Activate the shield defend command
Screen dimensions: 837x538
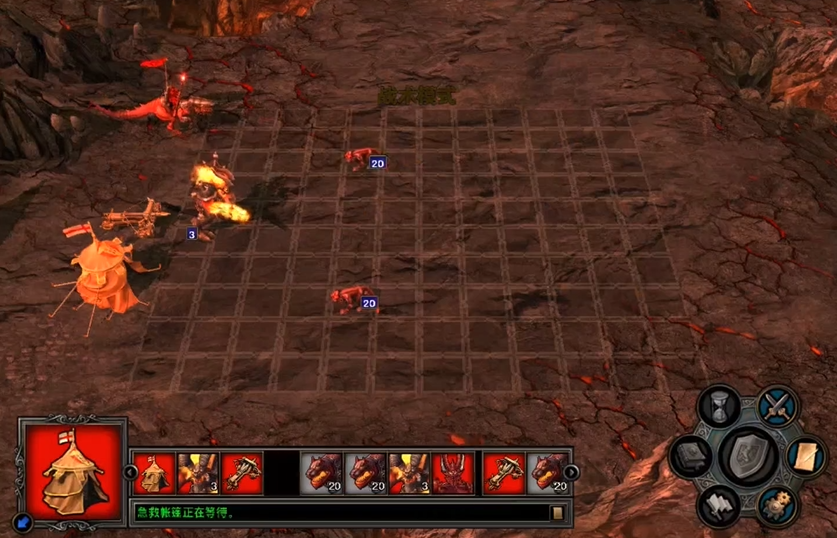(750, 456)
